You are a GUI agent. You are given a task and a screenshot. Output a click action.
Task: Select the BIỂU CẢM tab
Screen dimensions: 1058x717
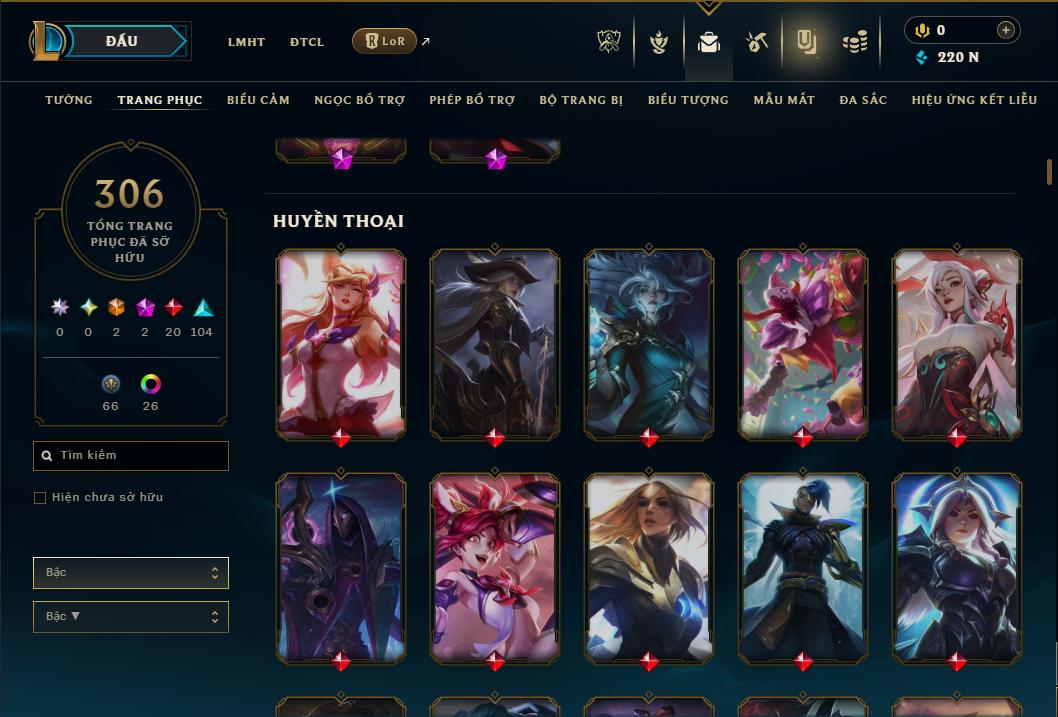coord(258,100)
